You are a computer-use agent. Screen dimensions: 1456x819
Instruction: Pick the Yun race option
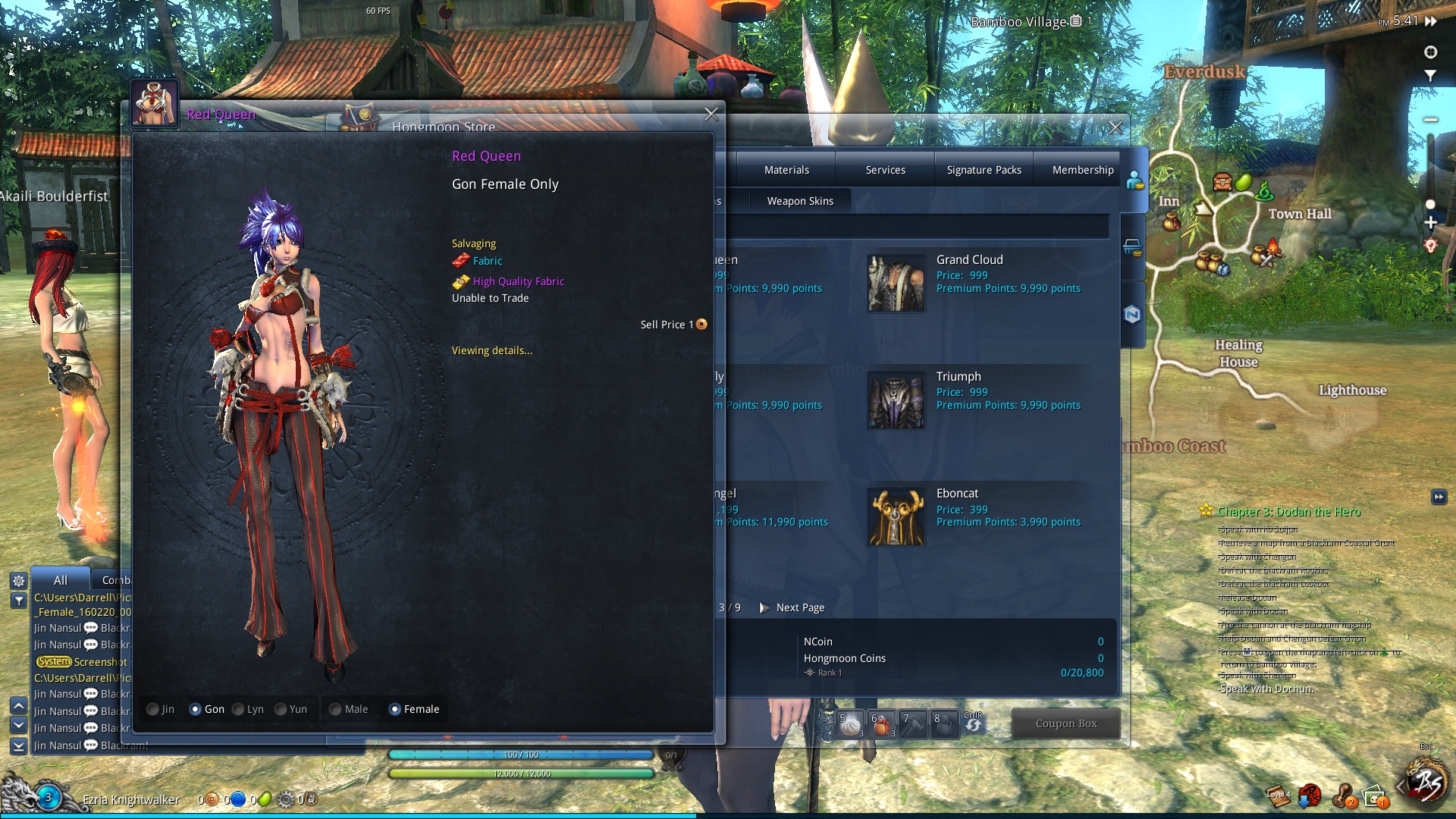pos(281,710)
